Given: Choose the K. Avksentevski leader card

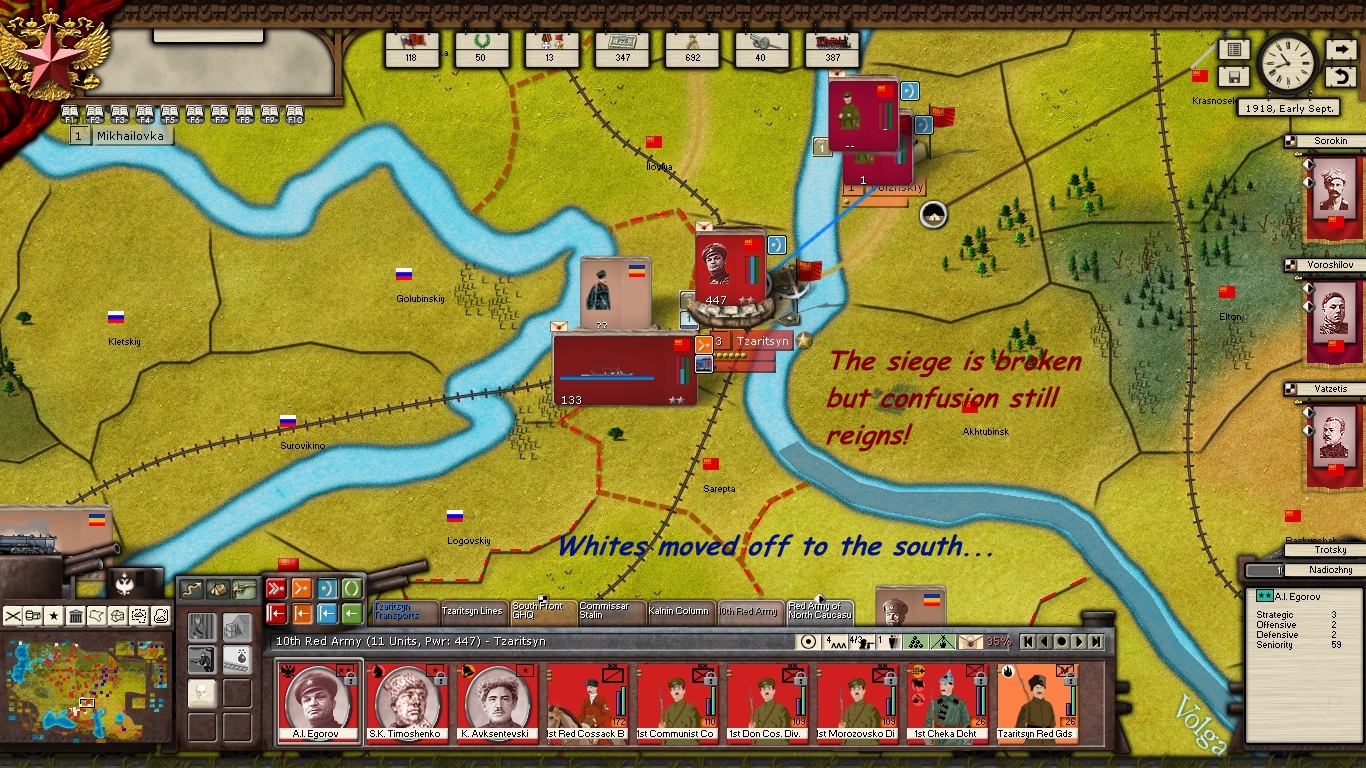Looking at the screenshot, I should tap(496, 702).
